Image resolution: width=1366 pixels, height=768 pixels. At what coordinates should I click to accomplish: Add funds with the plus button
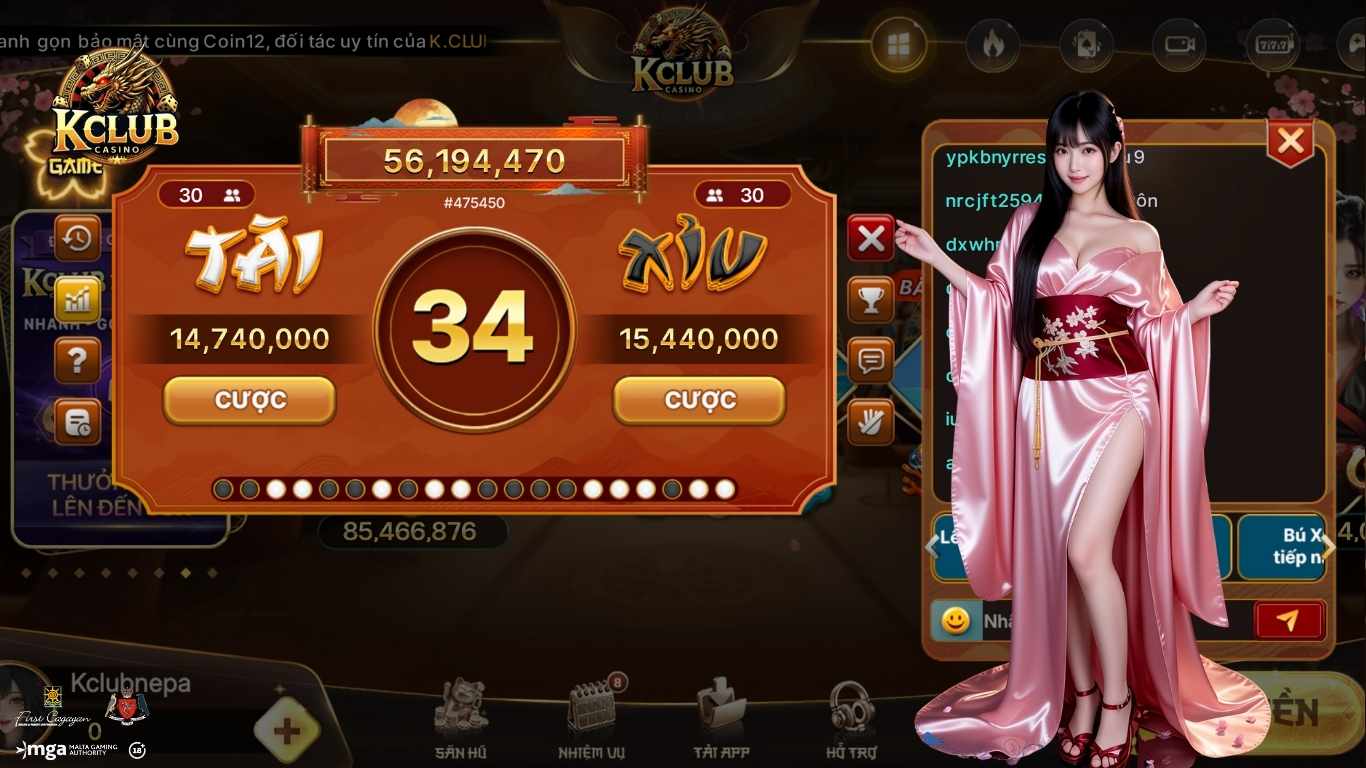click(x=286, y=730)
